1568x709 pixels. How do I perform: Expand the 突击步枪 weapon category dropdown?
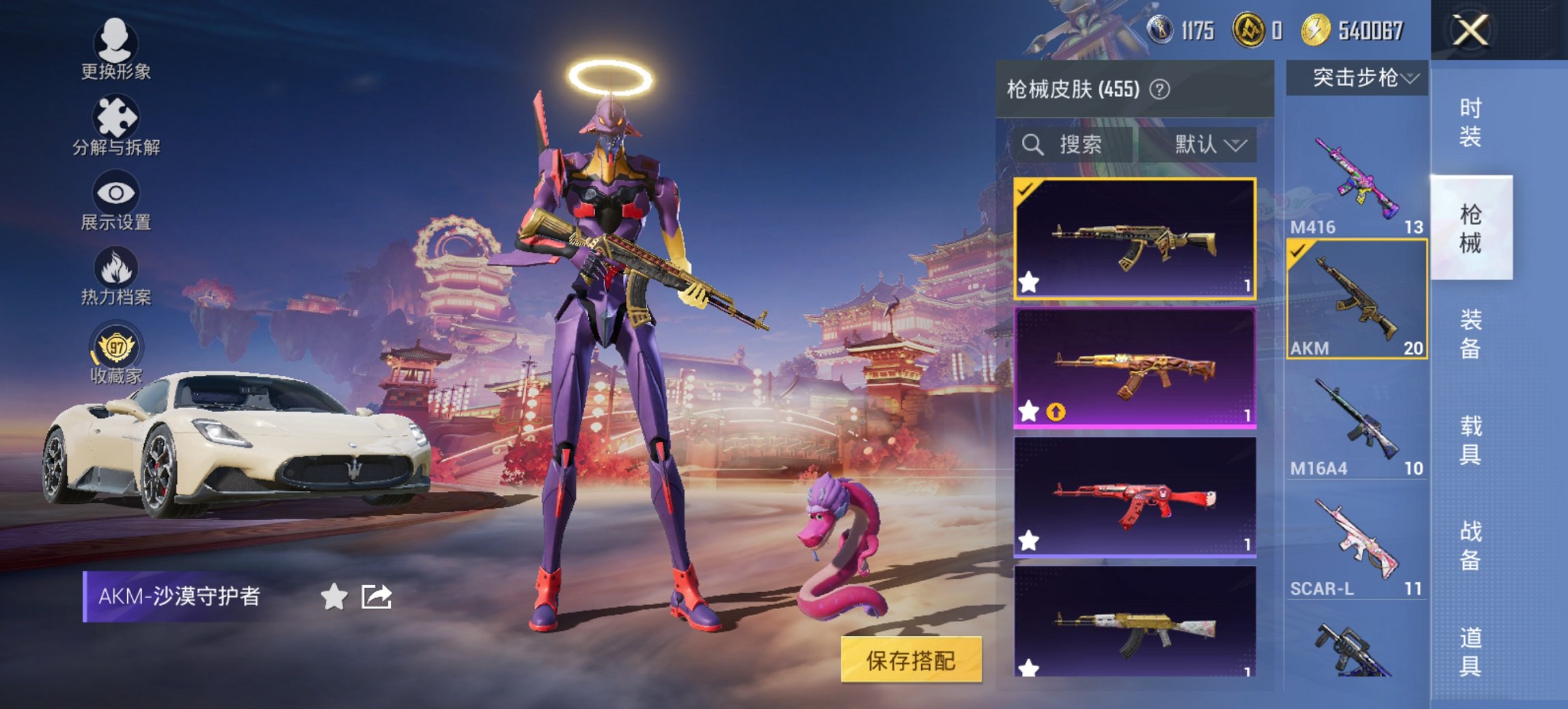tap(1360, 77)
